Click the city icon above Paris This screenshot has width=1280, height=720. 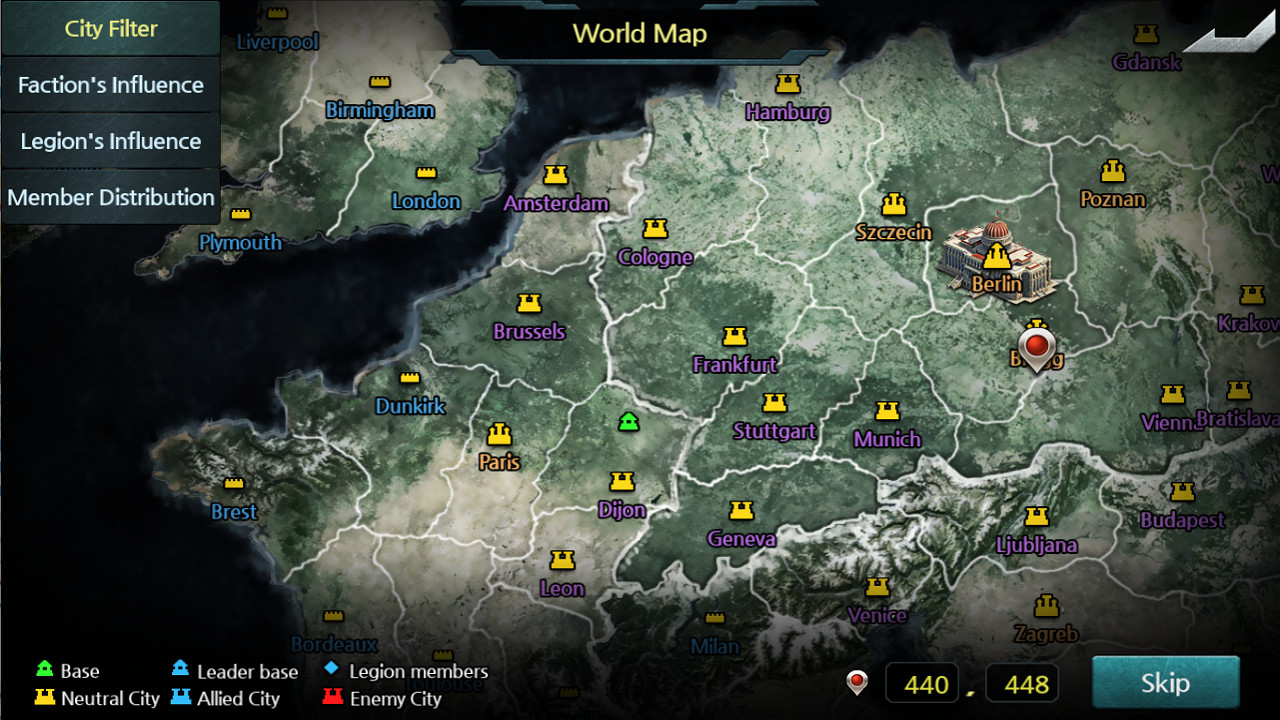[497, 434]
